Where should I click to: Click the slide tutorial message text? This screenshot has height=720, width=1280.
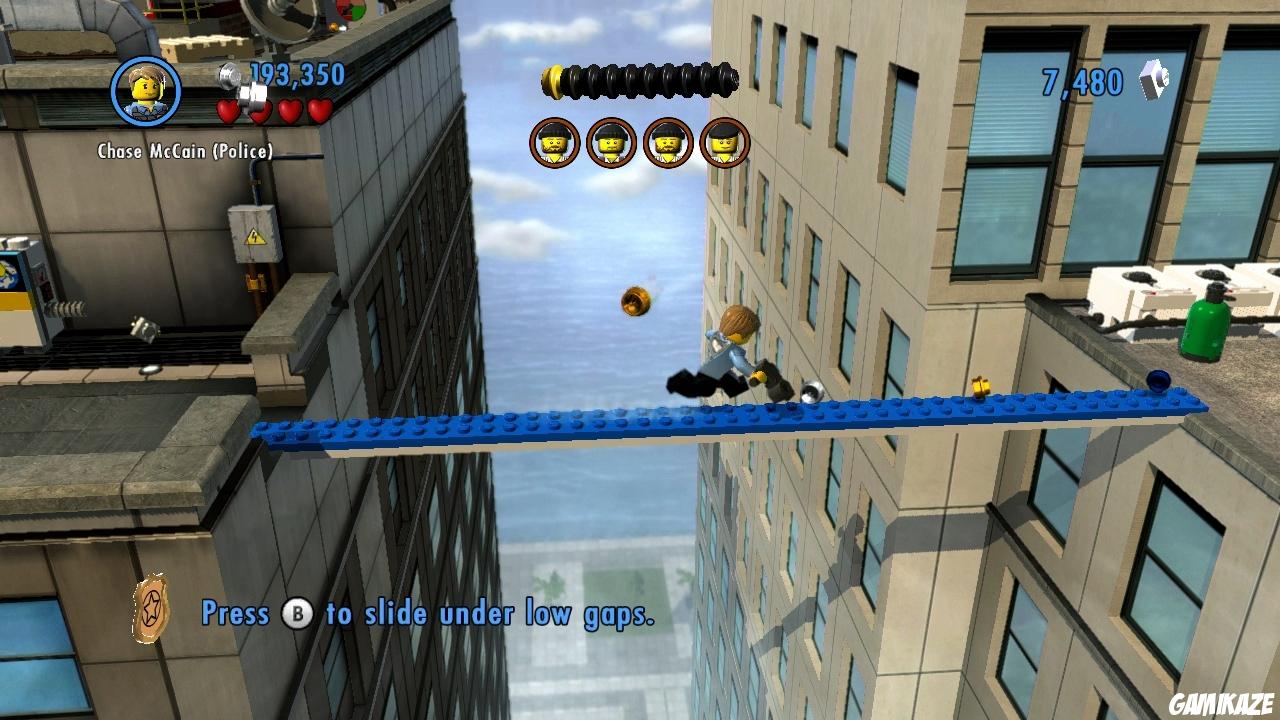coord(430,614)
